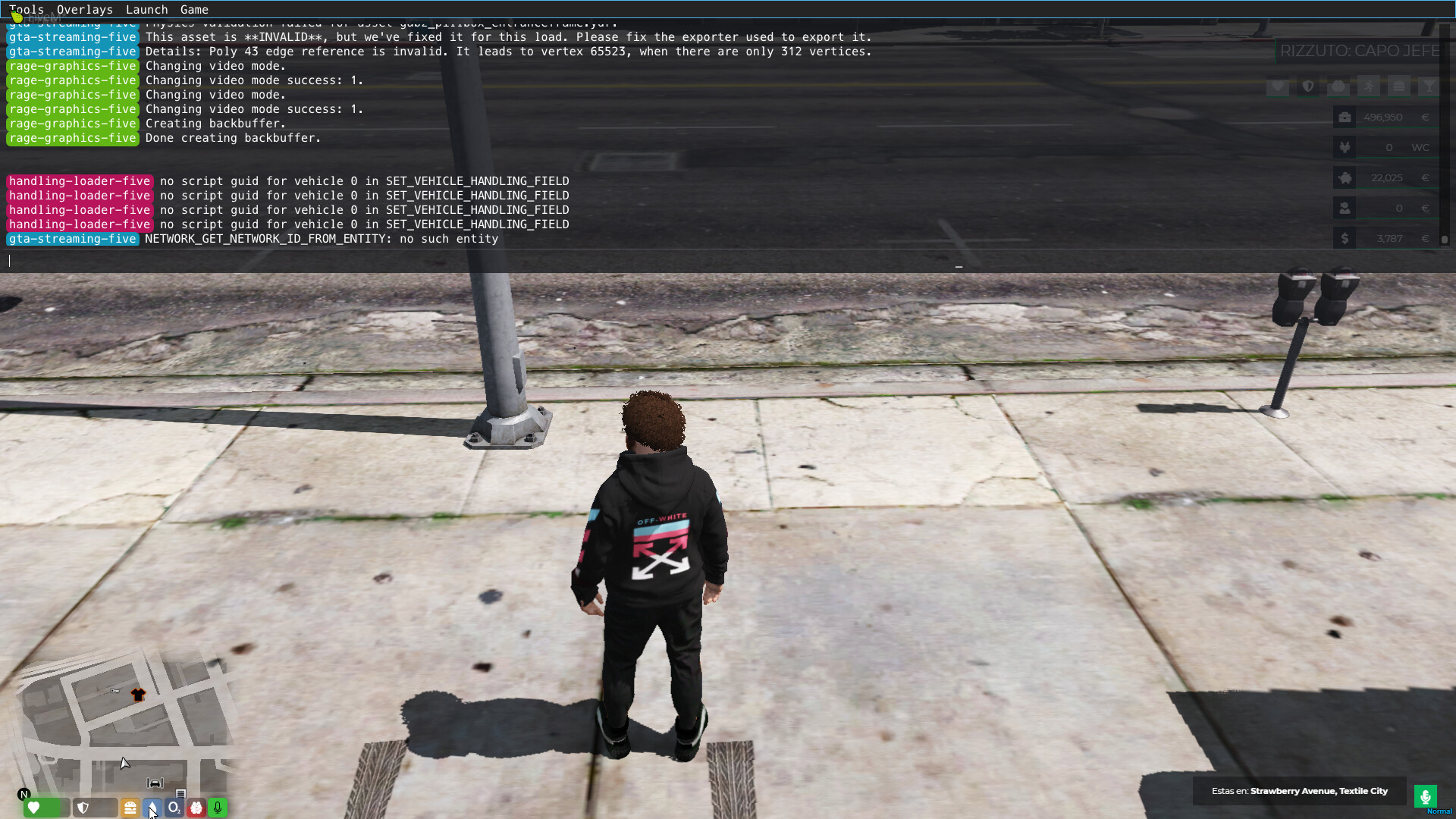Click the piggy bank savings icon
This screenshot has width=1456, height=819.
pos(1345,178)
